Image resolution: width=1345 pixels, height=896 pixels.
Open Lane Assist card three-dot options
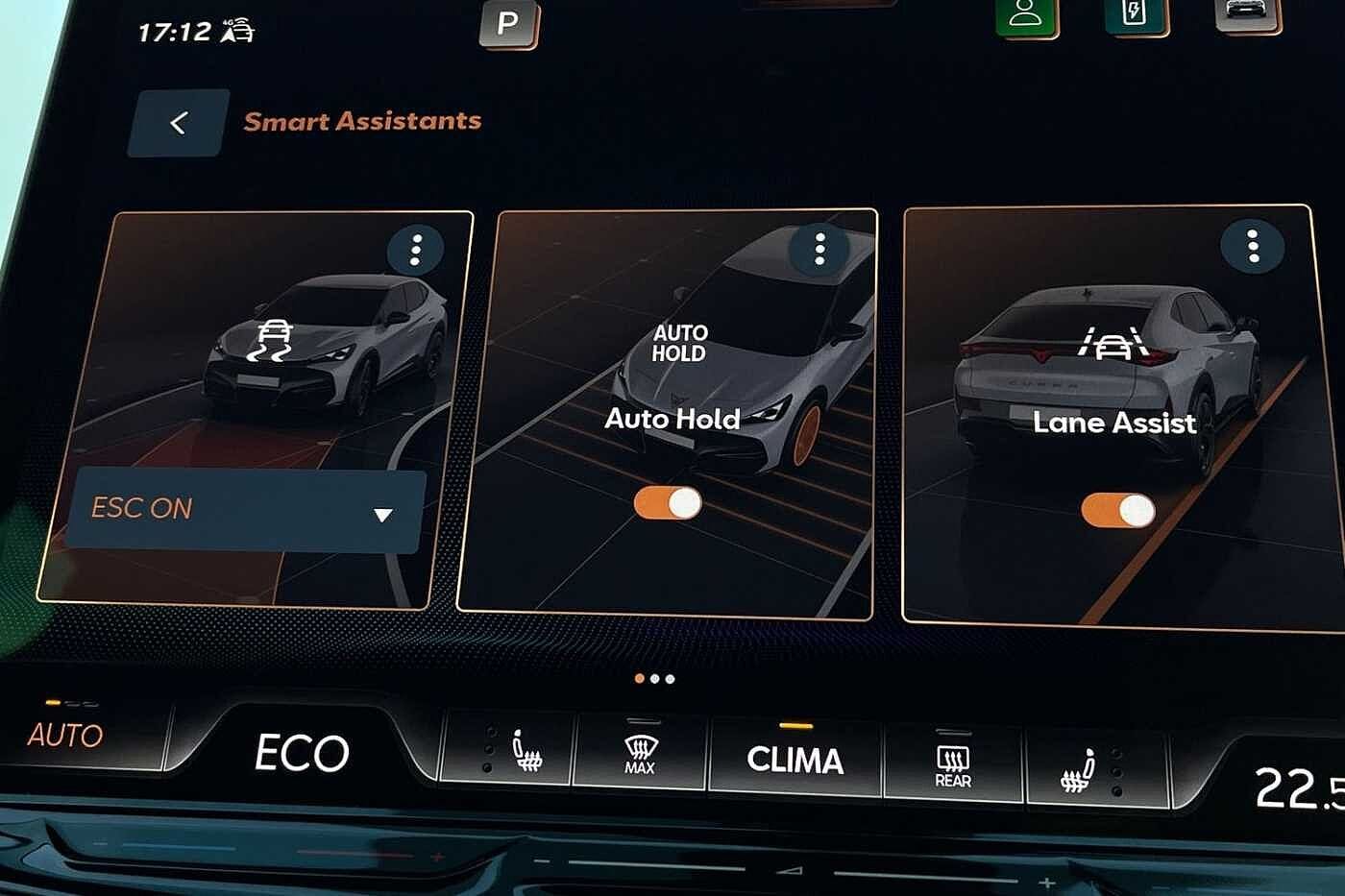click(x=1252, y=246)
